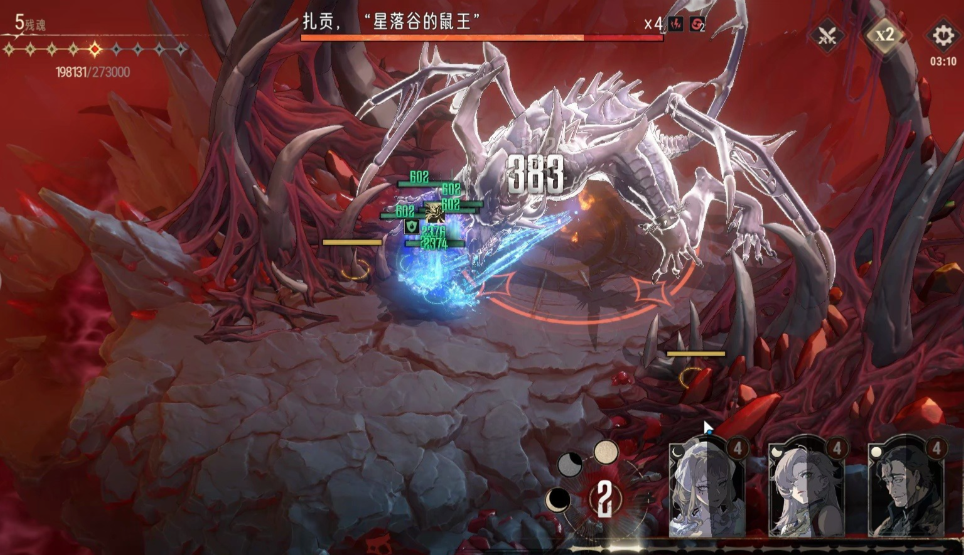The height and width of the screenshot is (555, 964).
Task: Open the gear settings menu
Action: [942, 36]
